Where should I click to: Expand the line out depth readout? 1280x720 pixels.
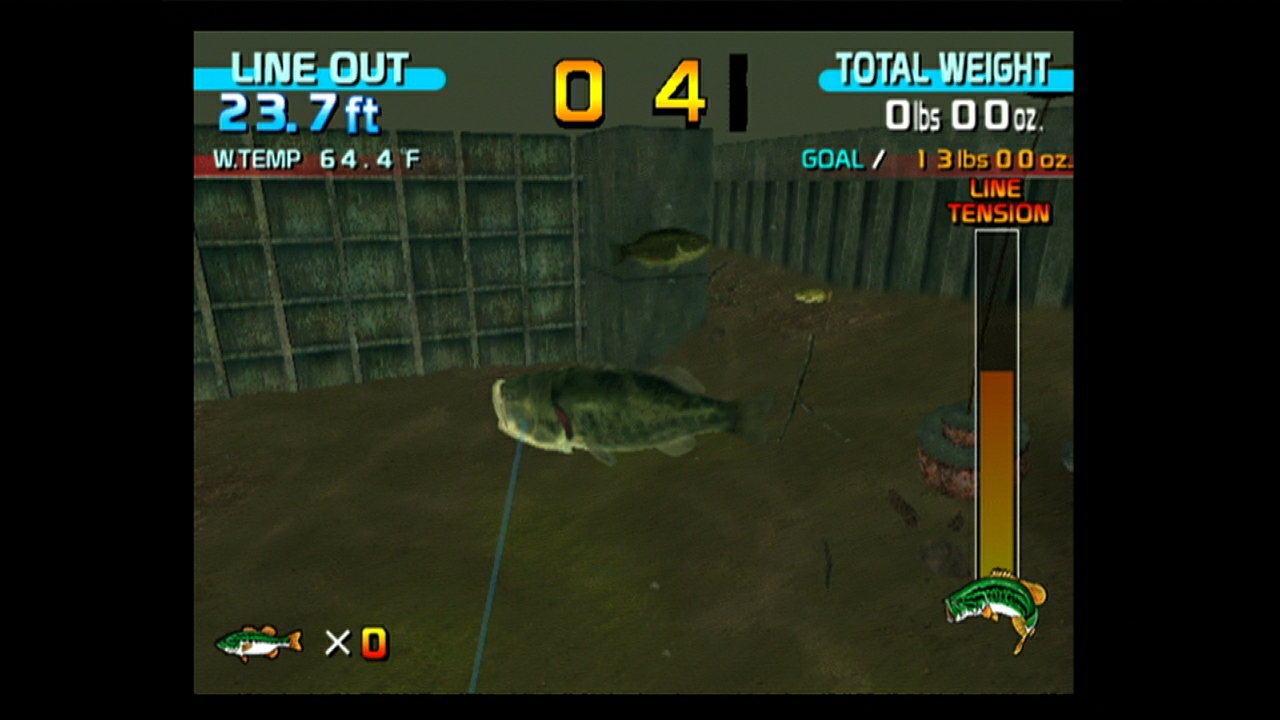[x=298, y=112]
